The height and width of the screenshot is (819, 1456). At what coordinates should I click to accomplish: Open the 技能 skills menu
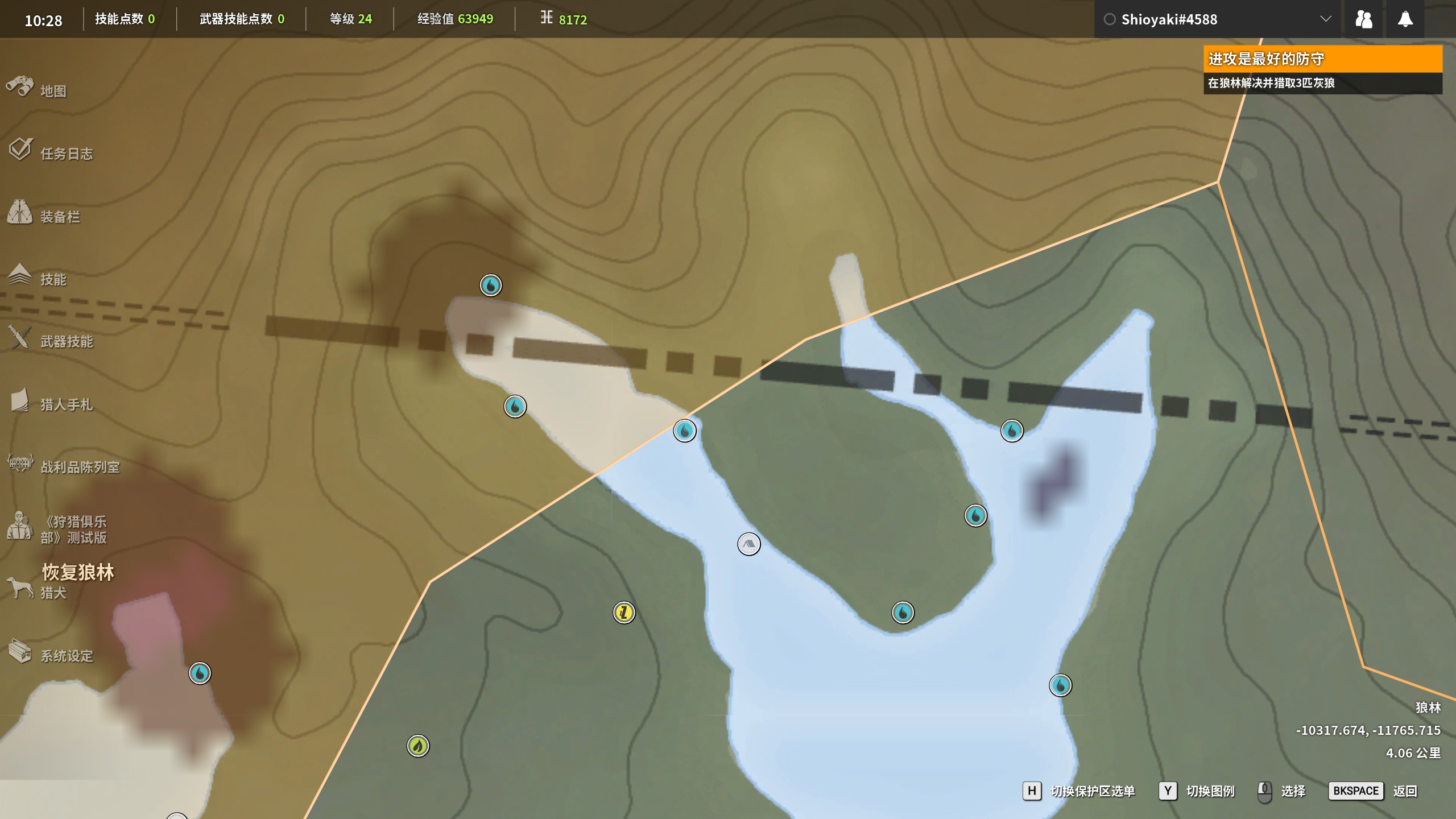tap(53, 279)
